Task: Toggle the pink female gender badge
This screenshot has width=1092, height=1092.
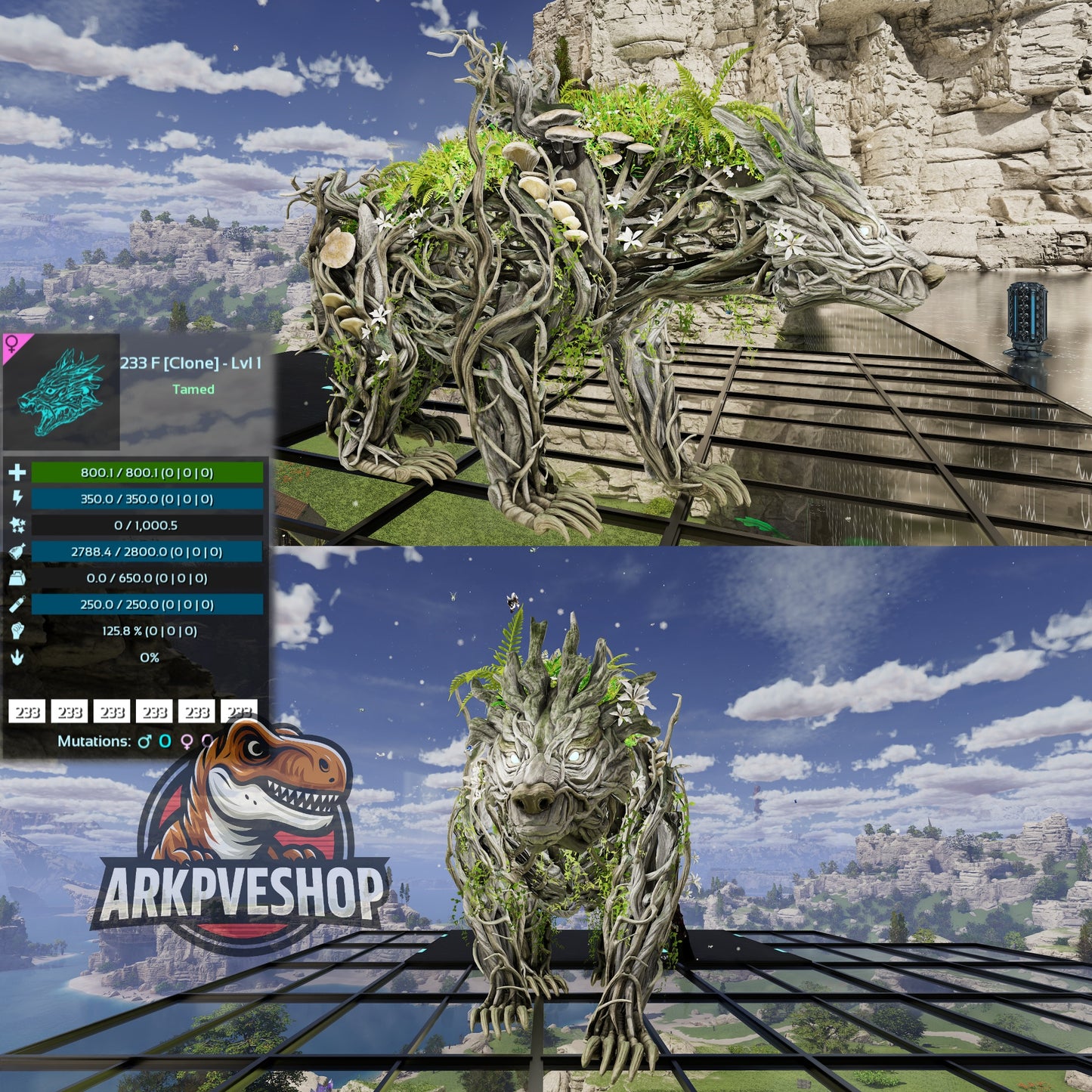Action: 11,345
